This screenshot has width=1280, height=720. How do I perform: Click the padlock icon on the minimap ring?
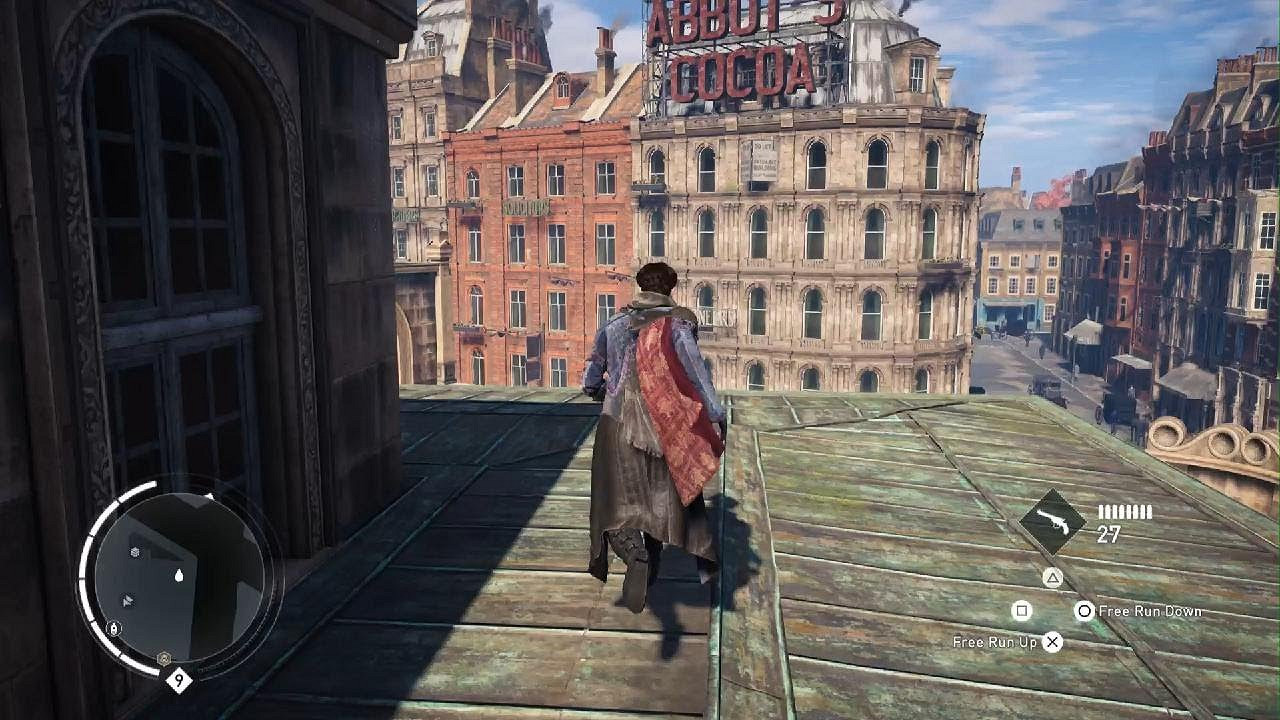pyautogui.click(x=114, y=628)
